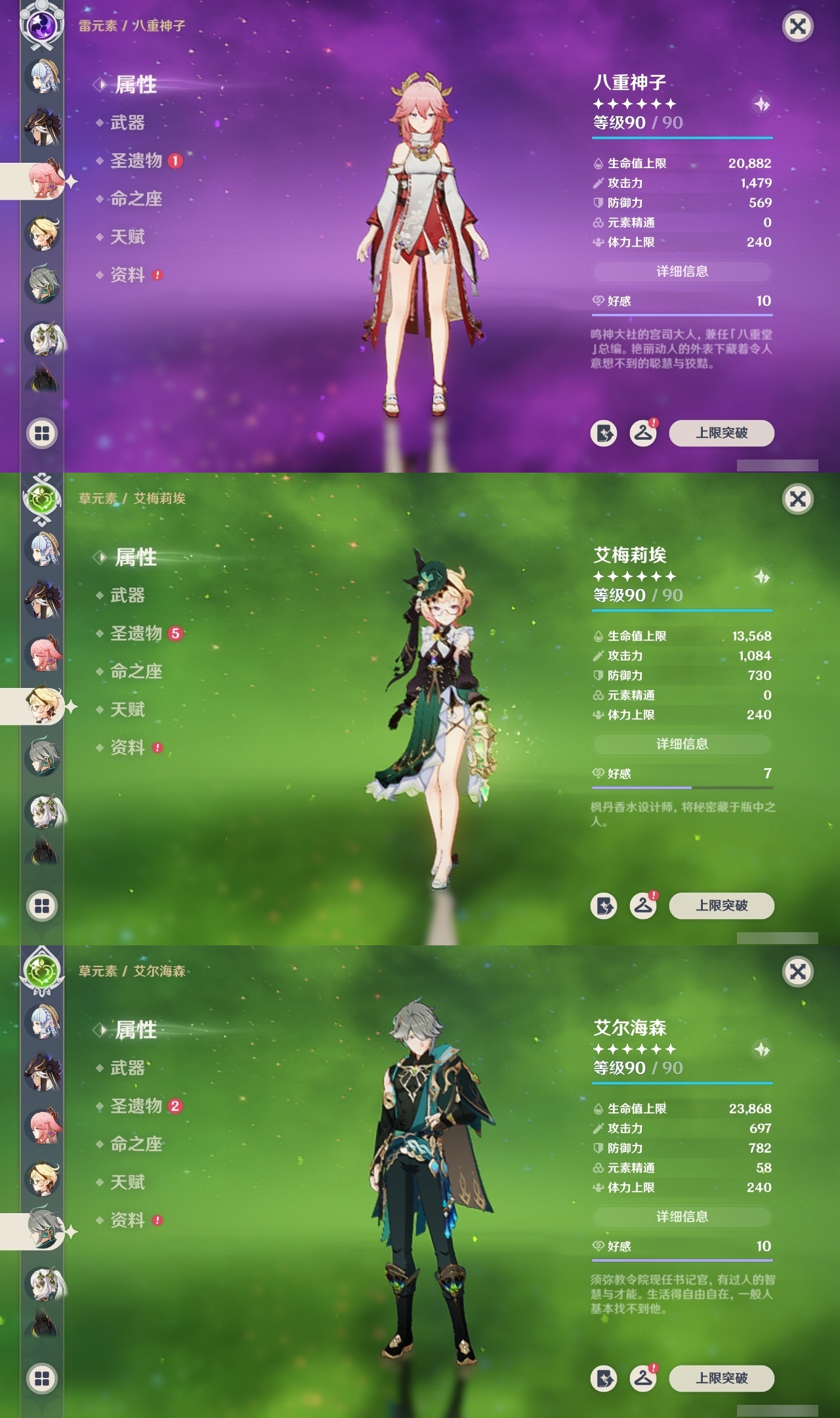Click the quick swap card icon on 艾梅莉埃's screen

(x=604, y=906)
